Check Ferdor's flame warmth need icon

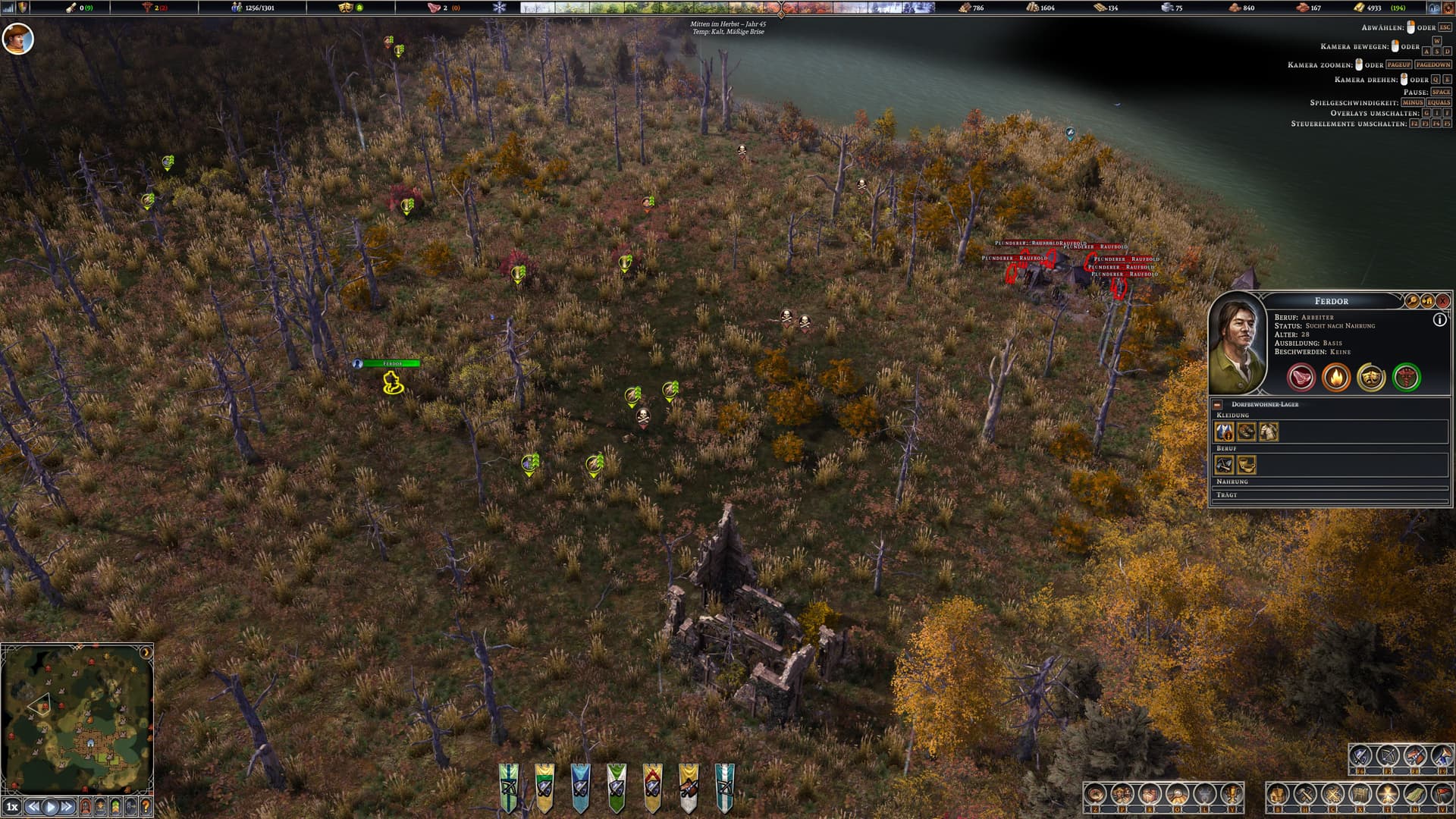[x=1336, y=377]
